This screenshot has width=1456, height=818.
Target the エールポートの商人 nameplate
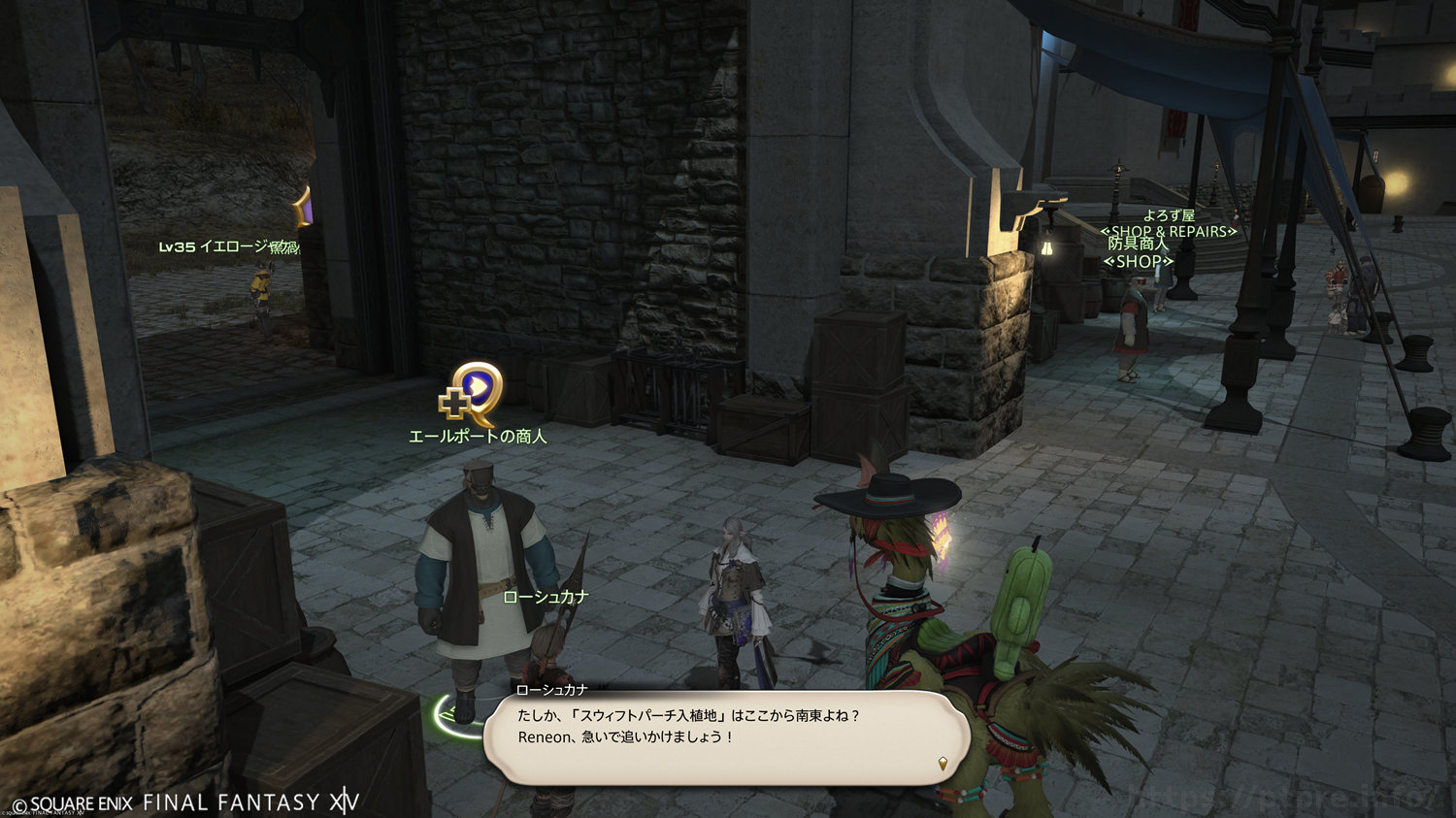478,437
